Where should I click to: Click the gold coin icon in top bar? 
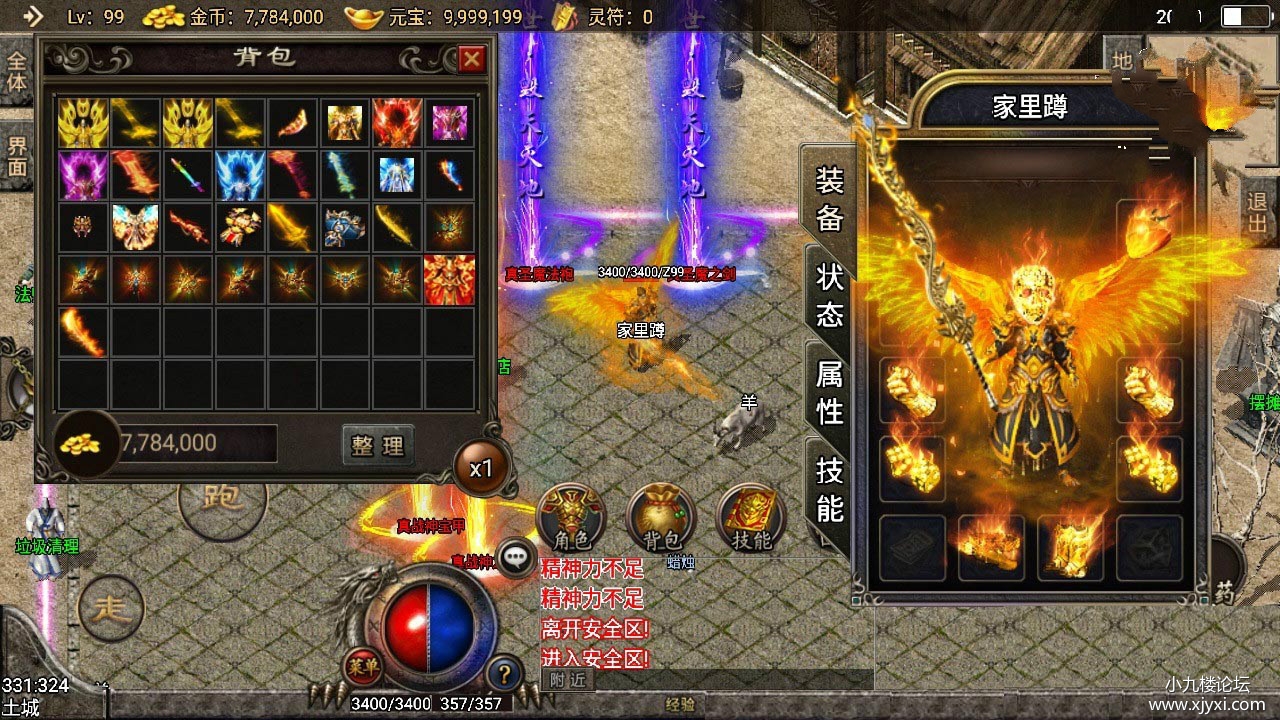163,16
